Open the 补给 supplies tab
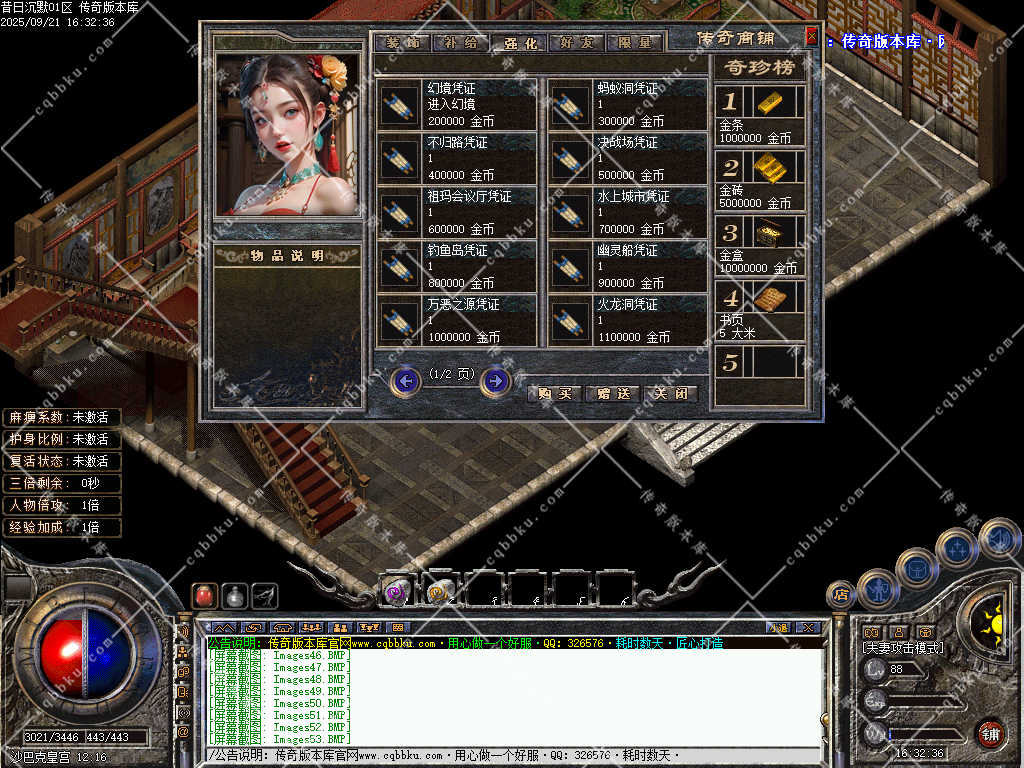 click(x=461, y=43)
